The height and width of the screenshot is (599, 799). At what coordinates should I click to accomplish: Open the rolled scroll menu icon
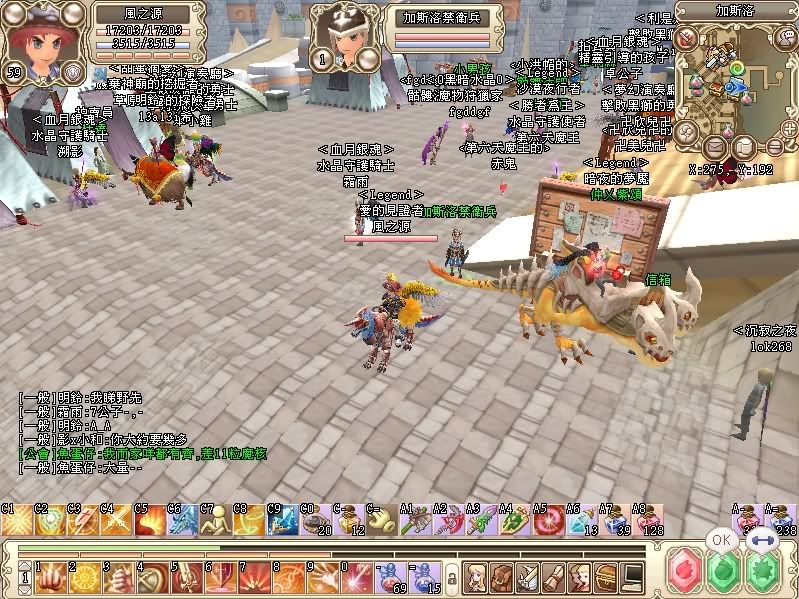553,578
